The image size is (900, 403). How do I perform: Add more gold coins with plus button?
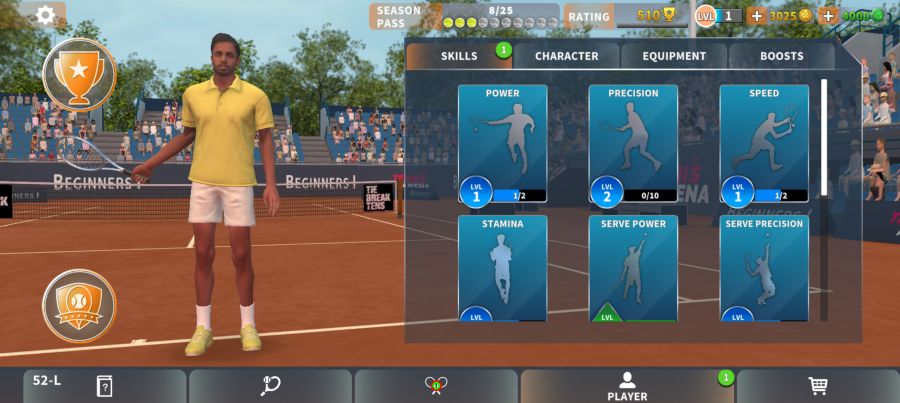[757, 16]
